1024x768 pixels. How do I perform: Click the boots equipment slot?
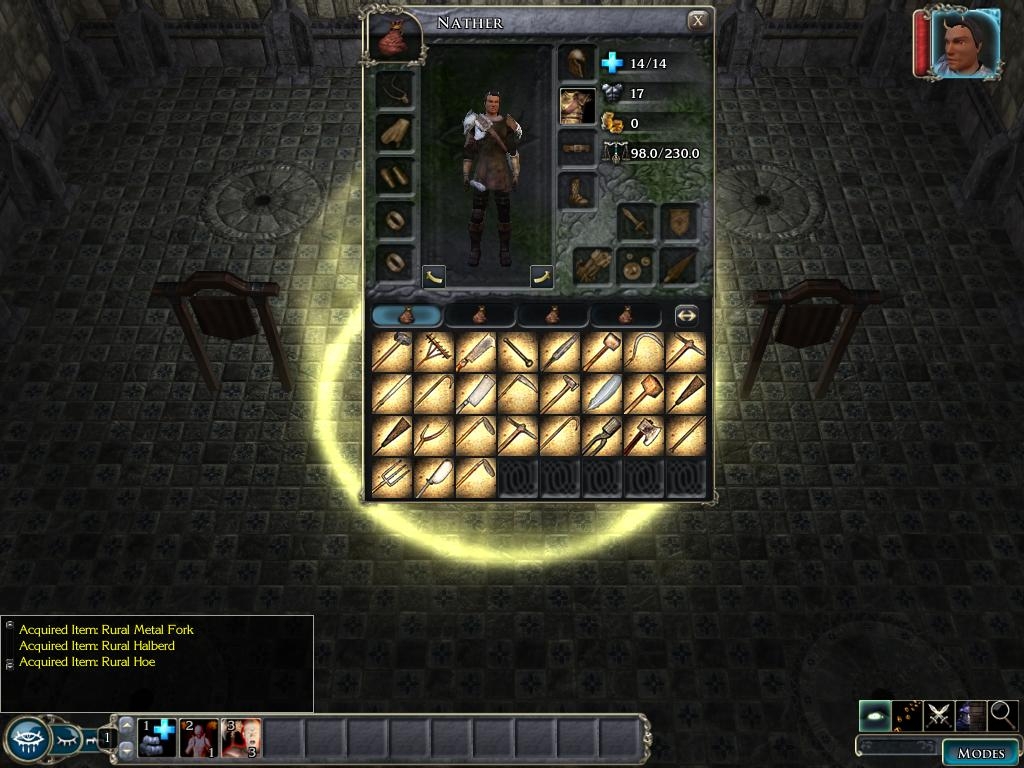[x=577, y=192]
